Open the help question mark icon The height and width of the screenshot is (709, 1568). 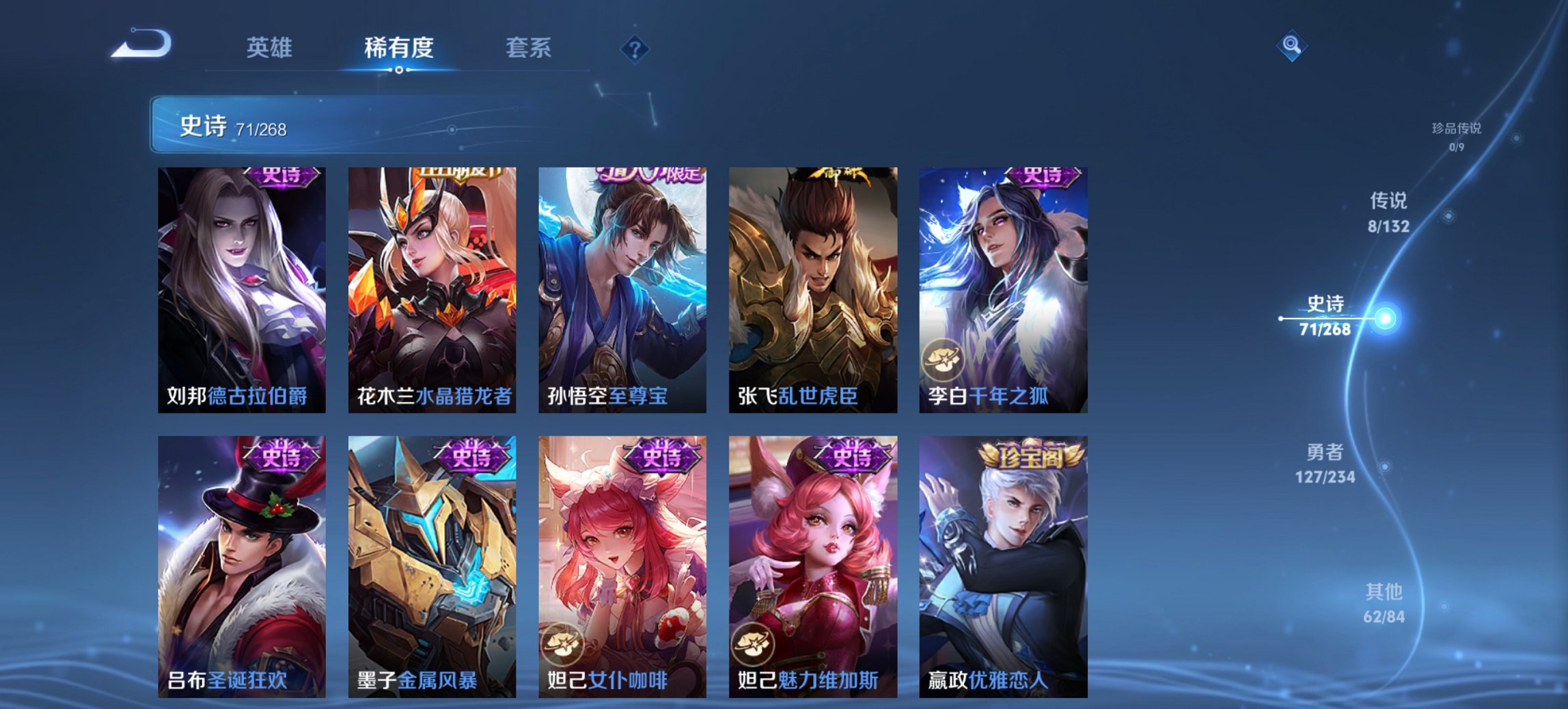click(633, 48)
